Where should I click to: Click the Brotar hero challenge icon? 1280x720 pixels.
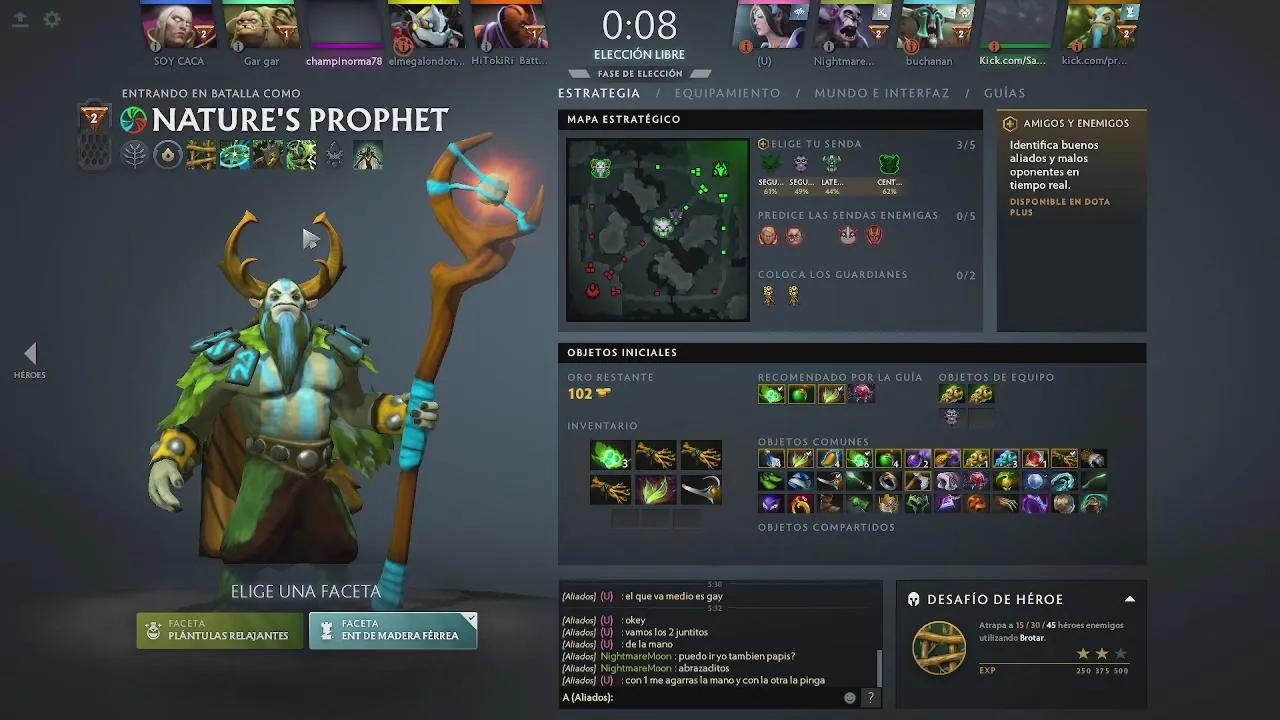coord(938,648)
